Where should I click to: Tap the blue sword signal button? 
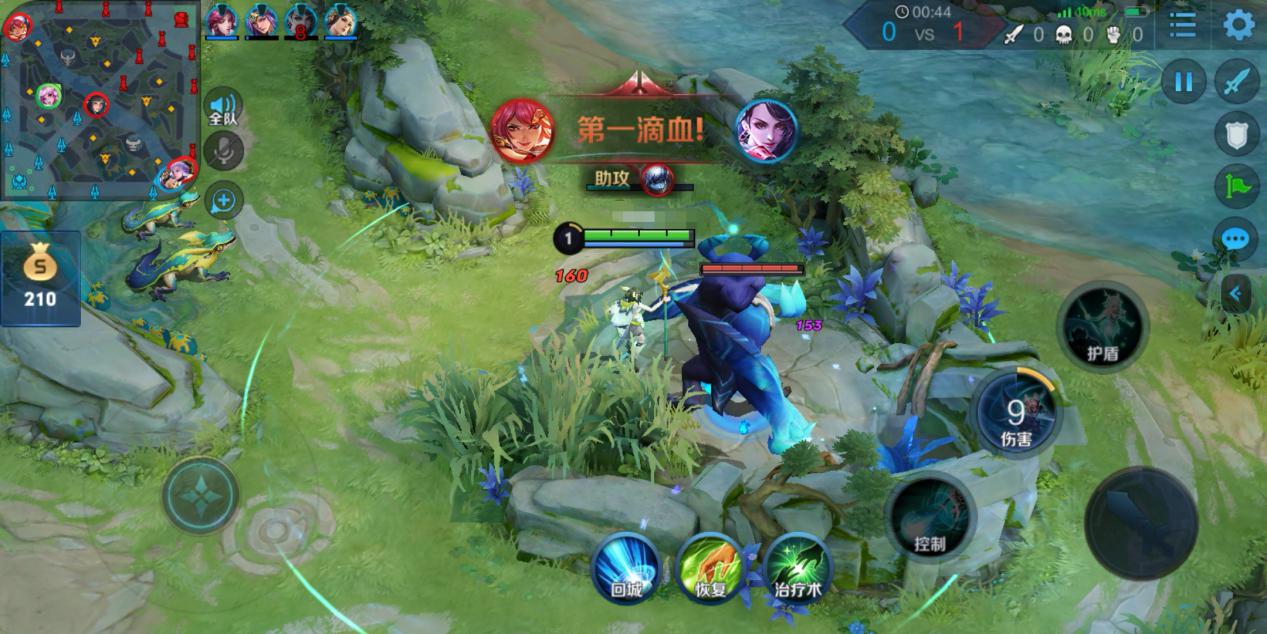(1237, 81)
